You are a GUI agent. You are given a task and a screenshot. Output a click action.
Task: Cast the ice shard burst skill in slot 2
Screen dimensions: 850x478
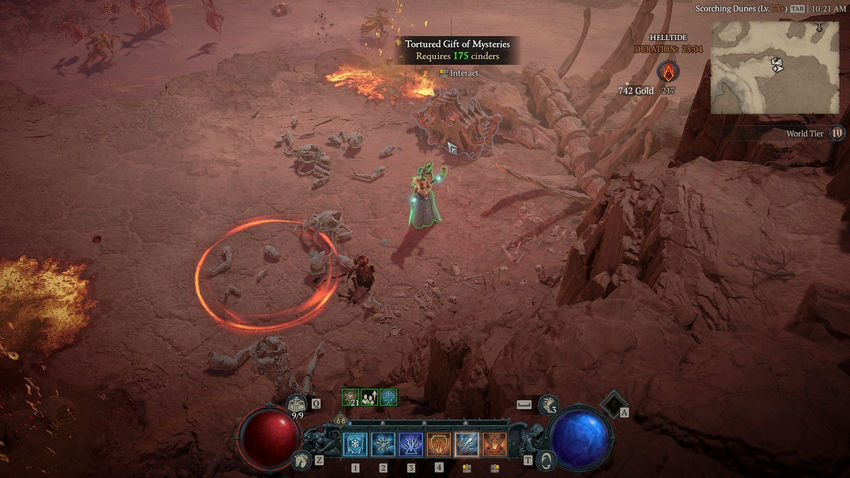pyautogui.click(x=383, y=444)
